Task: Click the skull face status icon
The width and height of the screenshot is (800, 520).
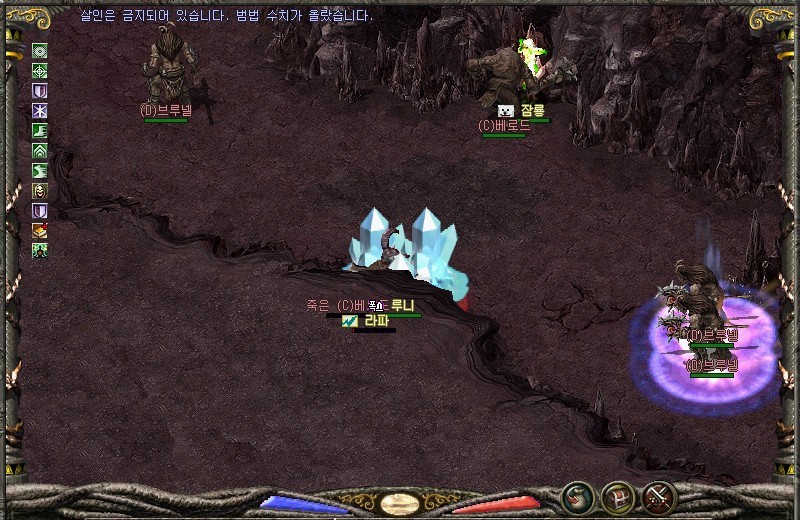Action: click(x=40, y=191)
